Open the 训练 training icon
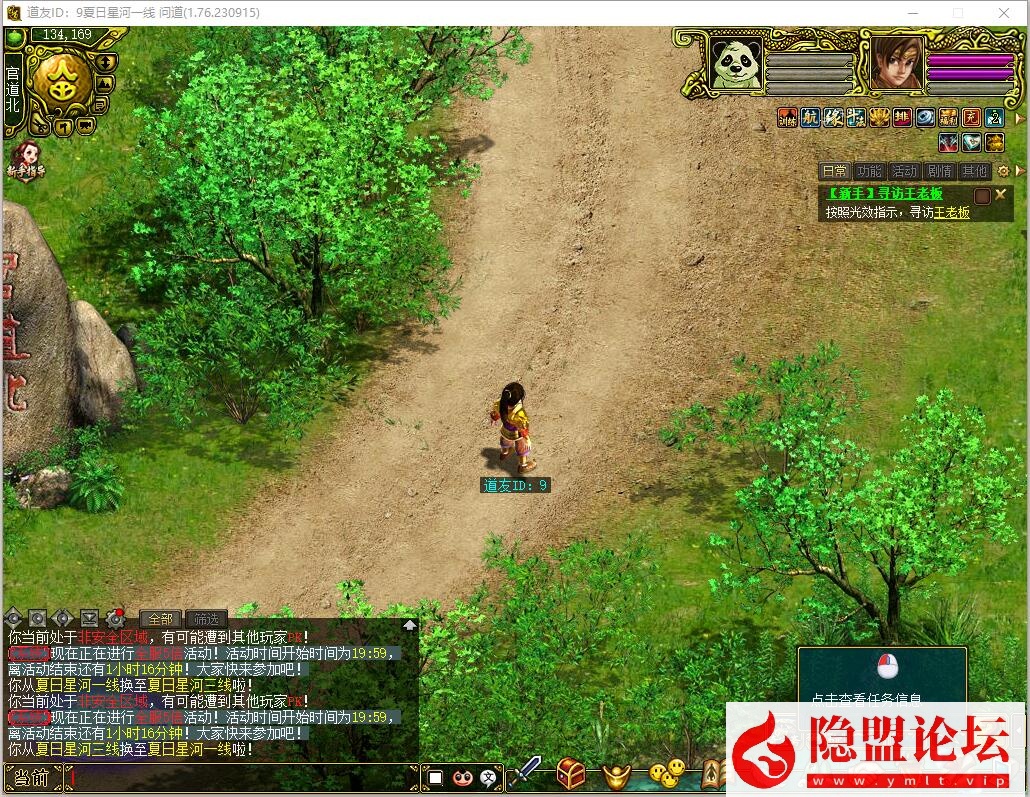Viewport: 1030px width, 797px height. pyautogui.click(x=788, y=118)
